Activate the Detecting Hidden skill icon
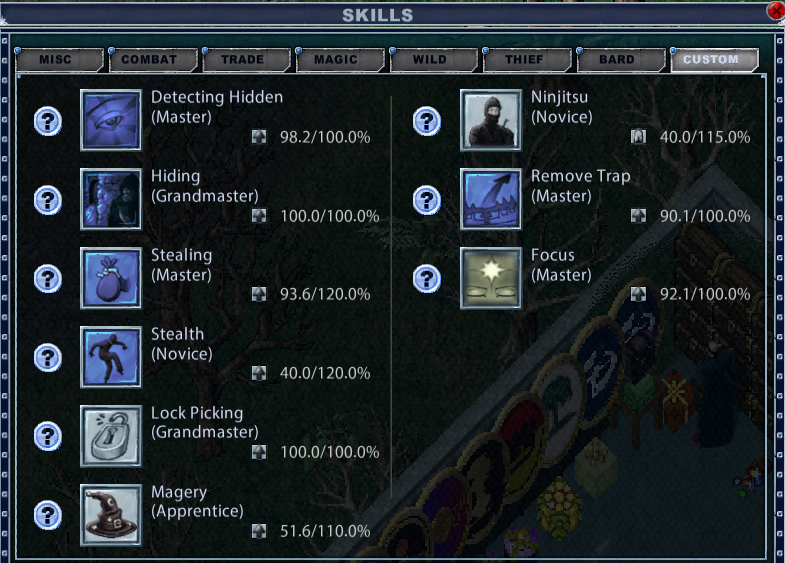 click(111, 120)
